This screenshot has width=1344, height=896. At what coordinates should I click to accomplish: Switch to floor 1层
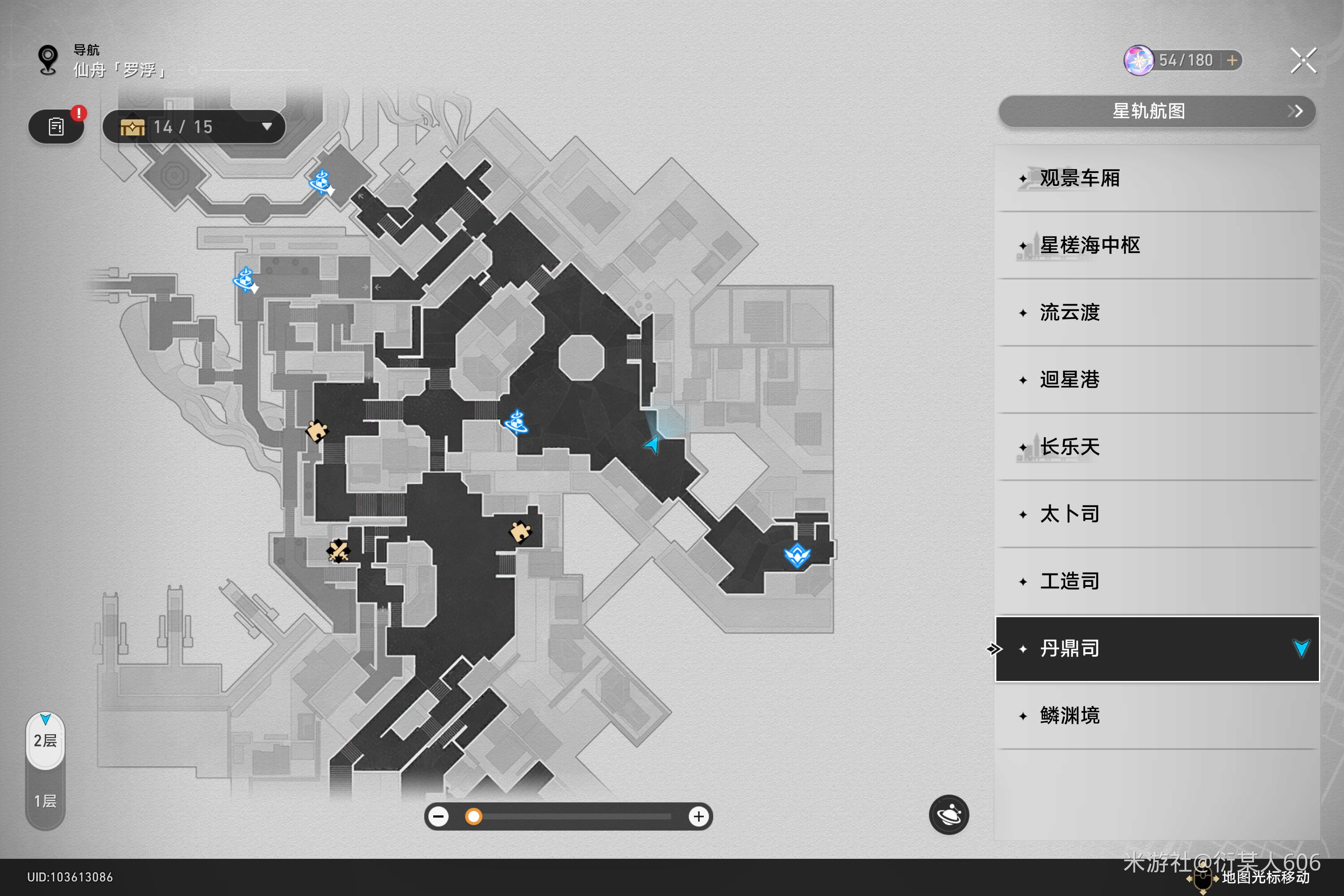[x=45, y=801]
